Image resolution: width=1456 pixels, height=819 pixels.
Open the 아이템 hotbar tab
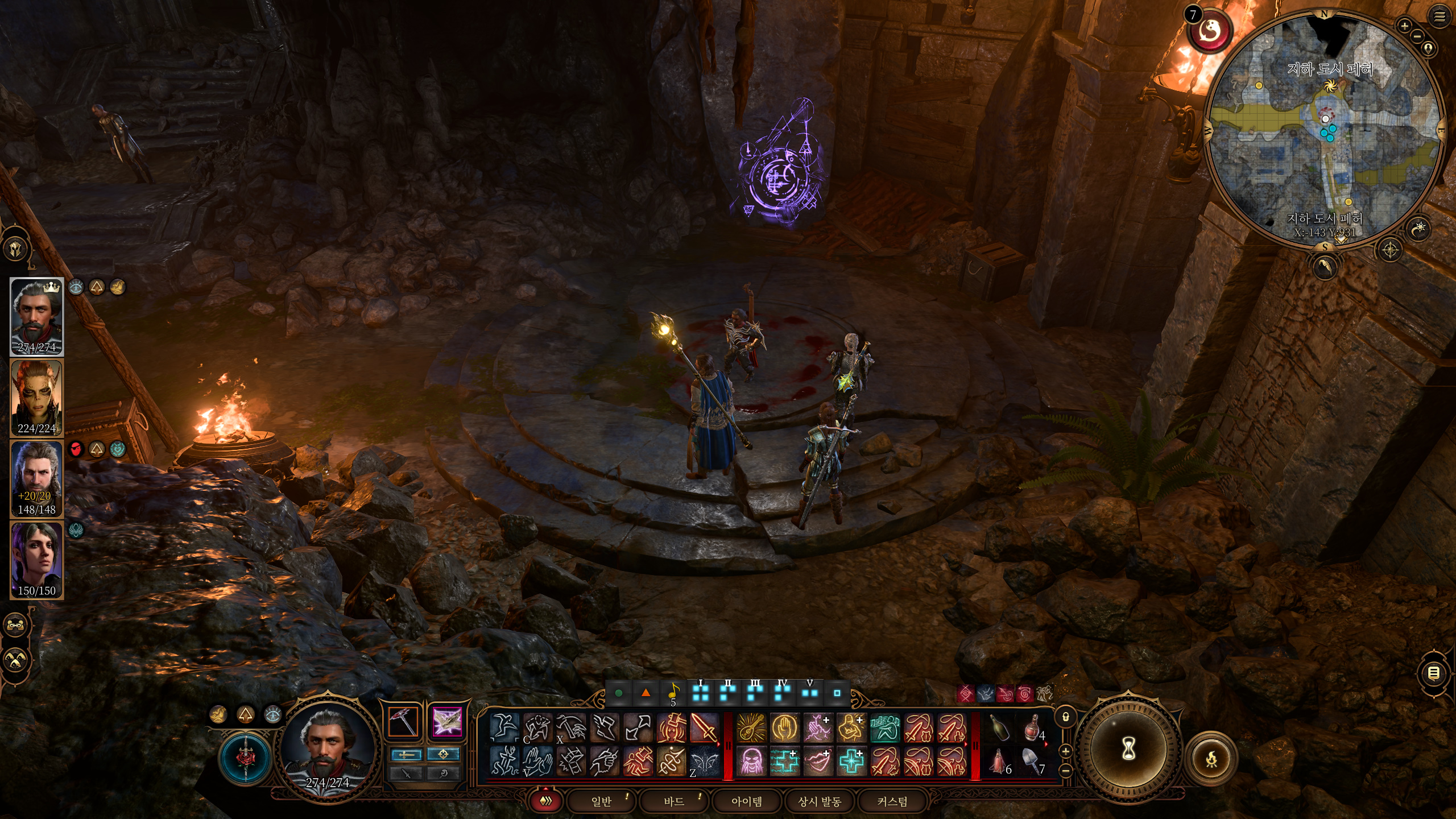[747, 801]
